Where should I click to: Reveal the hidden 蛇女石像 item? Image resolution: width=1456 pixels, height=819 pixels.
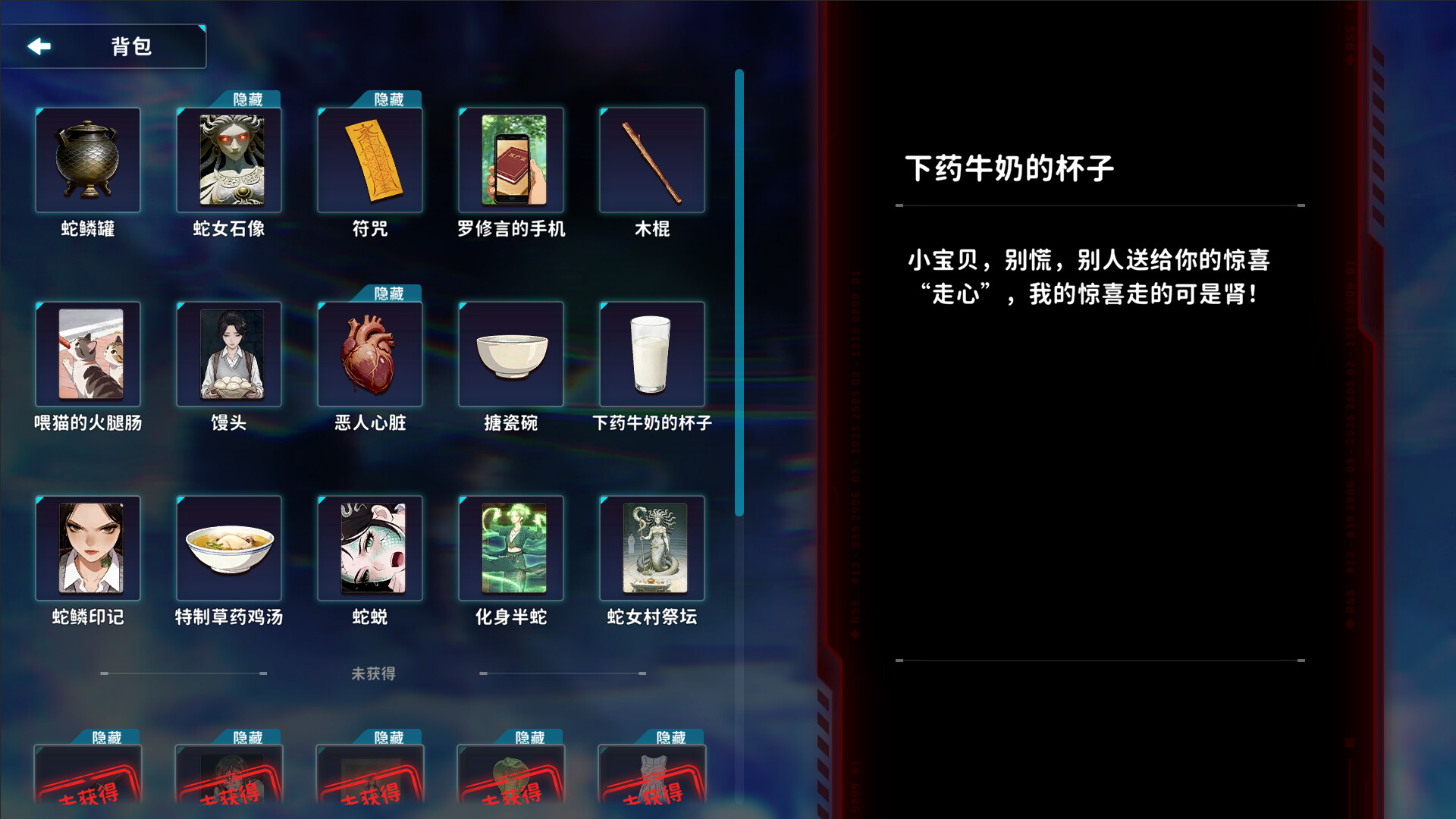(228, 159)
